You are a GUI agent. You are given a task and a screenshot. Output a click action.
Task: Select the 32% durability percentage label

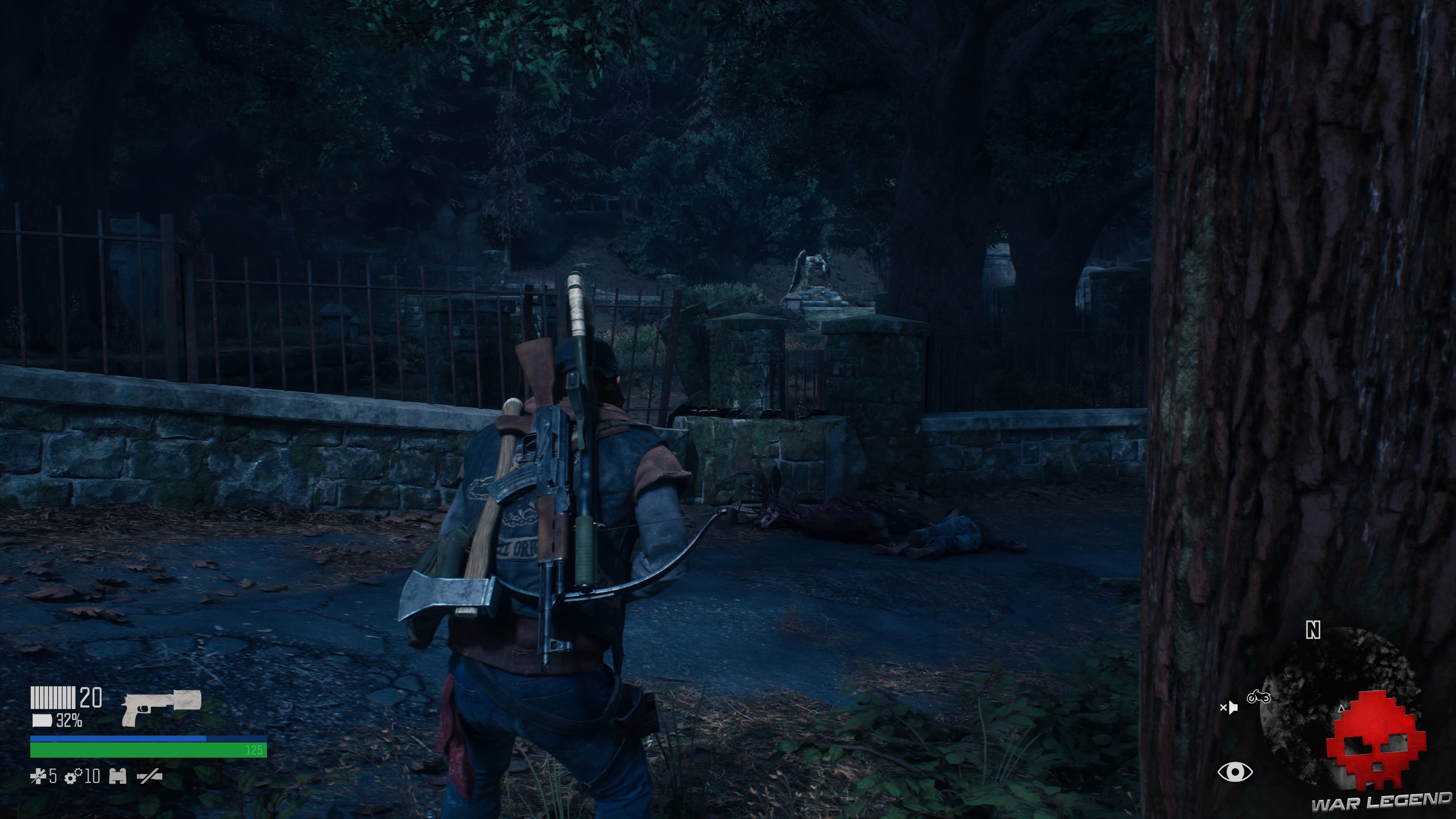click(69, 722)
